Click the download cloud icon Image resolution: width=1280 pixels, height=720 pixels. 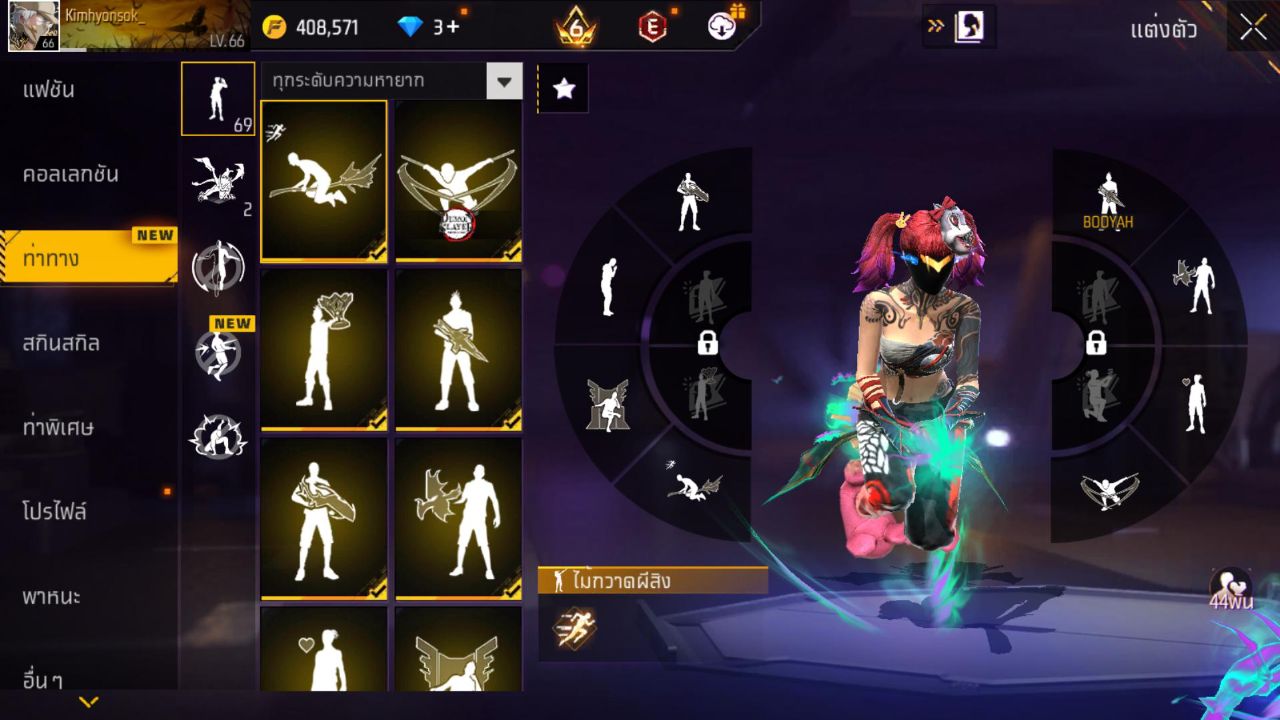coord(722,26)
